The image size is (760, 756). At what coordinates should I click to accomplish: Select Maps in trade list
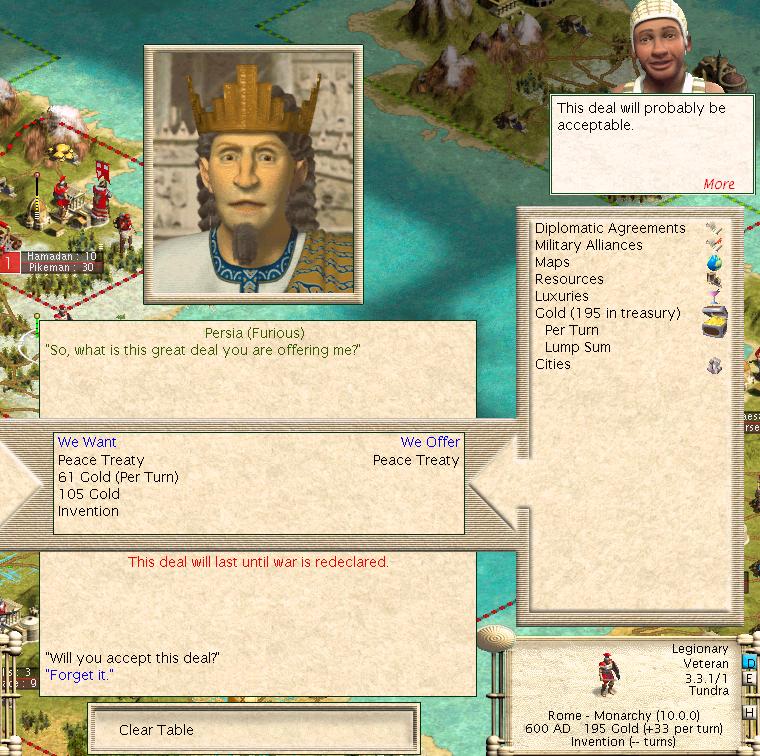(x=552, y=262)
